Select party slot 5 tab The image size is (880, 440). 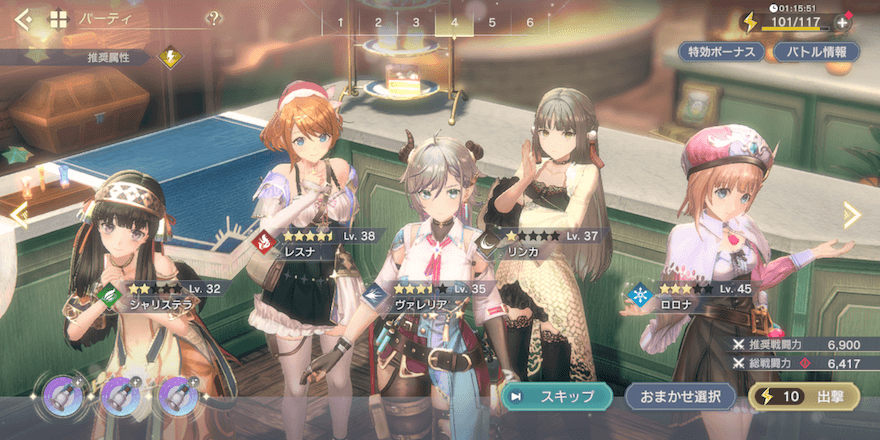[492, 22]
